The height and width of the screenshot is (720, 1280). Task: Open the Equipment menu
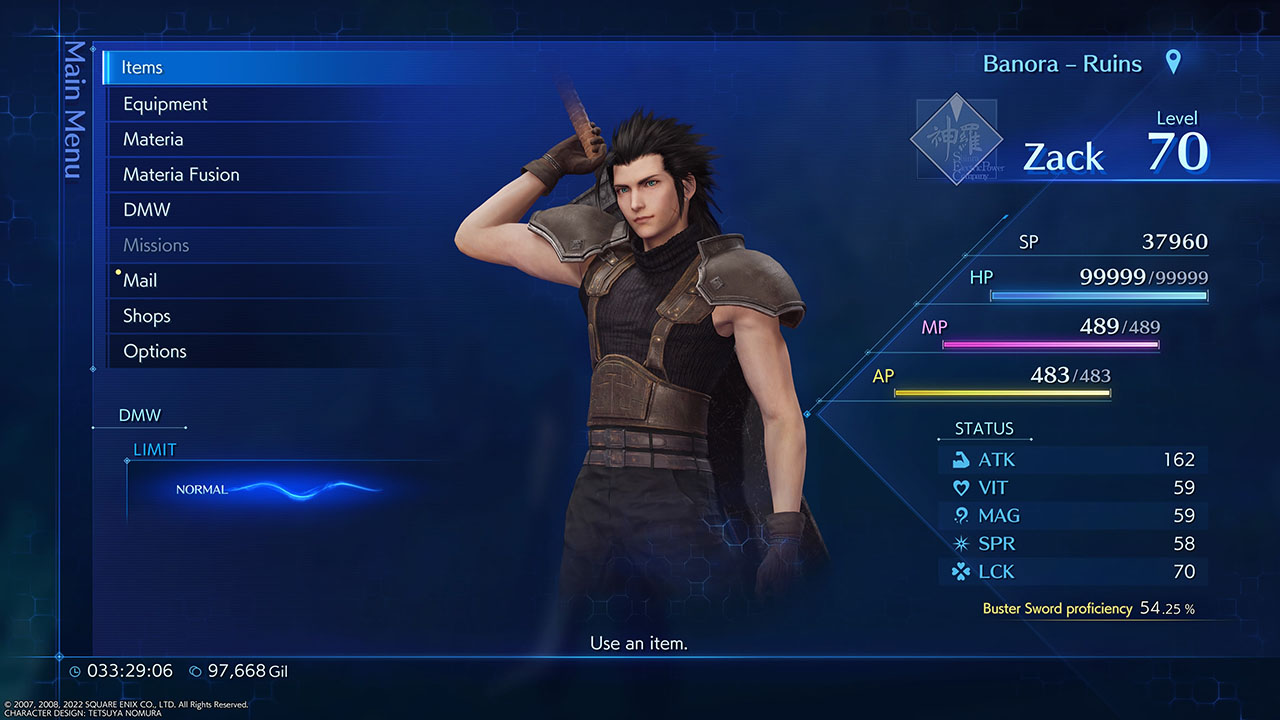coord(164,103)
